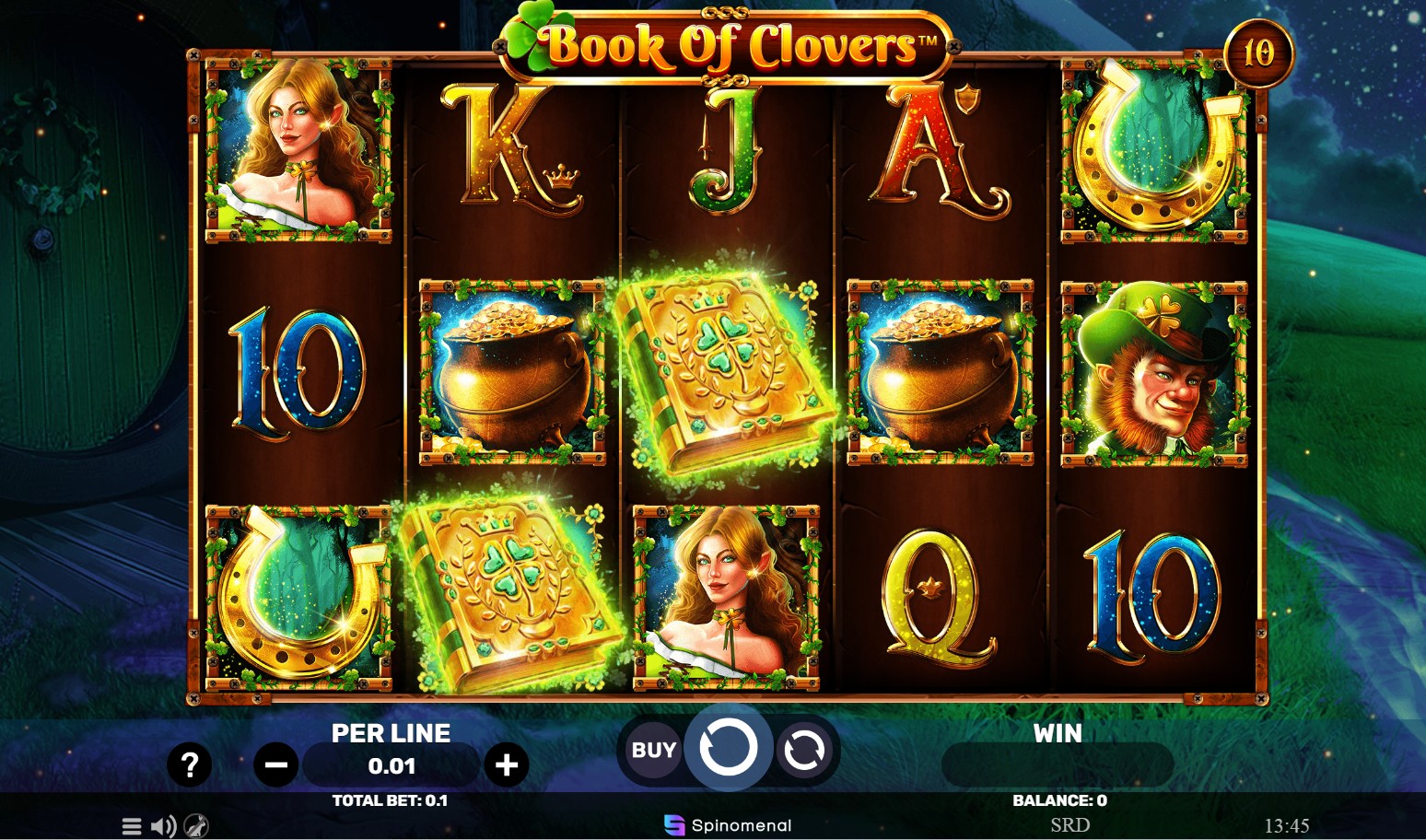Click the TOTAL BET: 0.1 label
Screen dimensions: 1426x840
pyautogui.click(x=391, y=799)
